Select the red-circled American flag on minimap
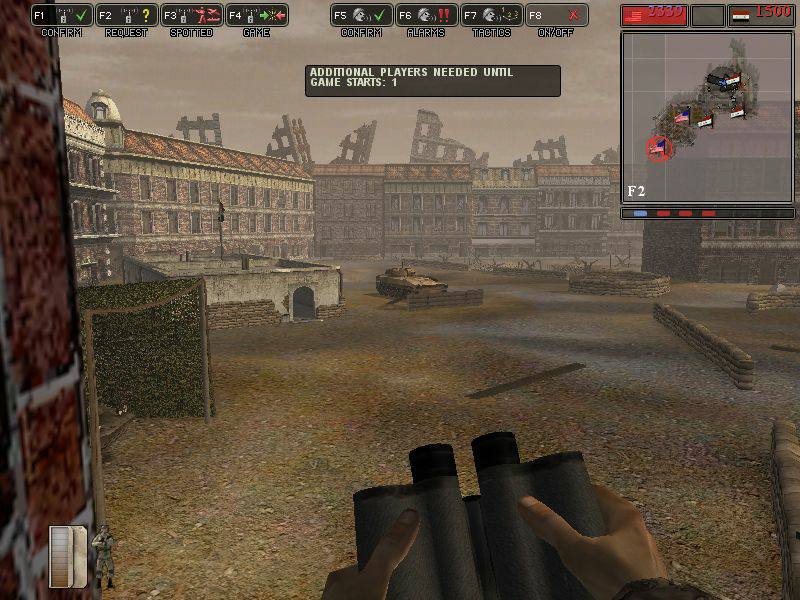The width and height of the screenshot is (800, 600). click(658, 149)
